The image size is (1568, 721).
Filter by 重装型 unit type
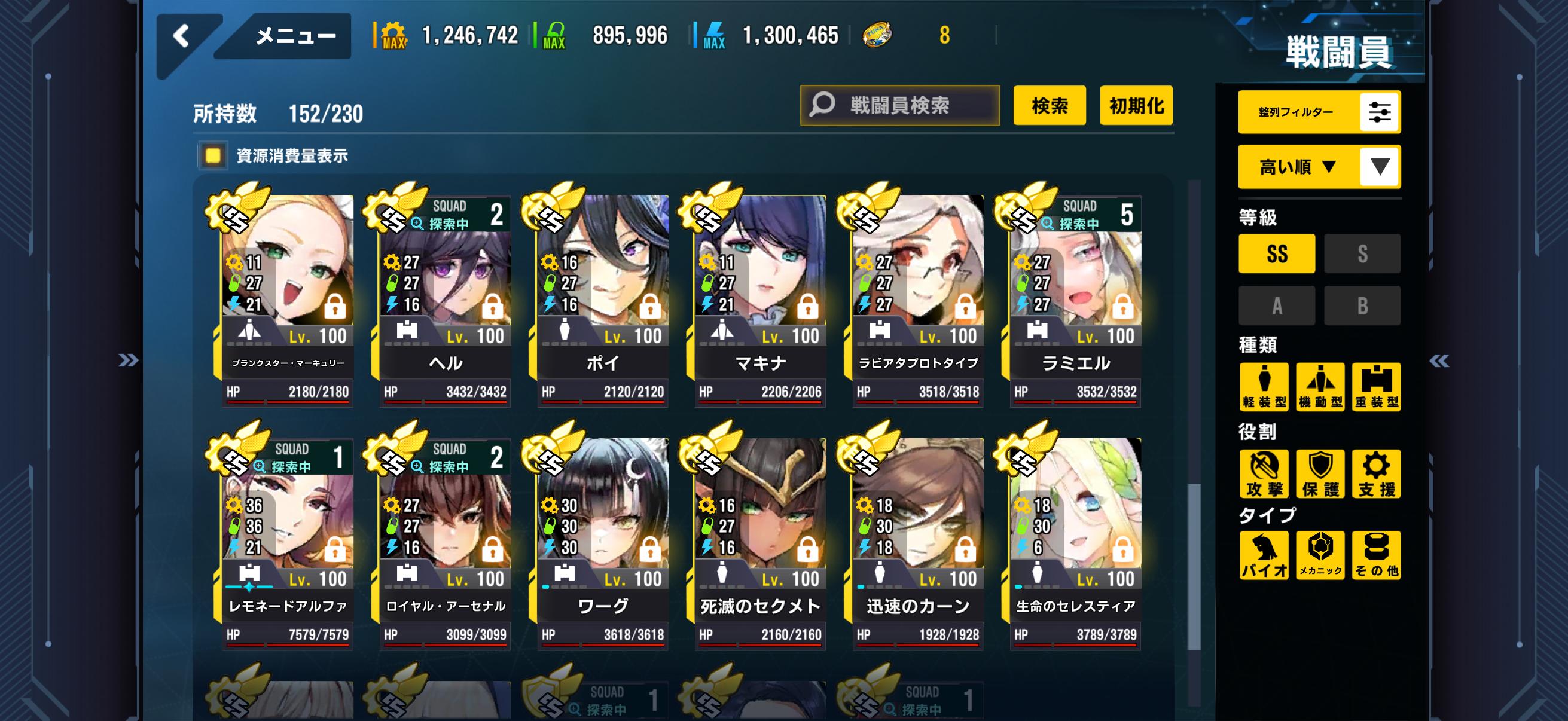1375,387
